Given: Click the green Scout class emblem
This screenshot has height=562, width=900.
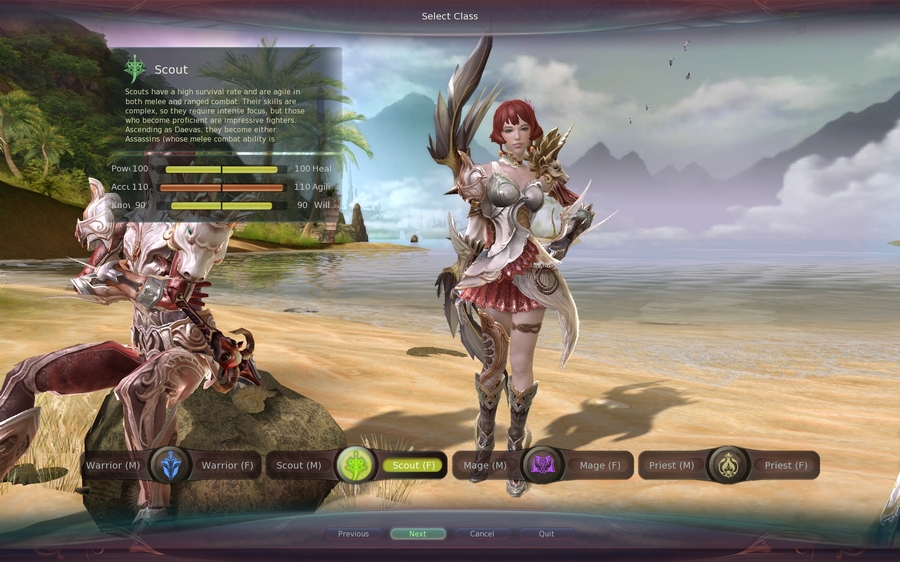Looking at the screenshot, I should pyautogui.click(x=356, y=465).
